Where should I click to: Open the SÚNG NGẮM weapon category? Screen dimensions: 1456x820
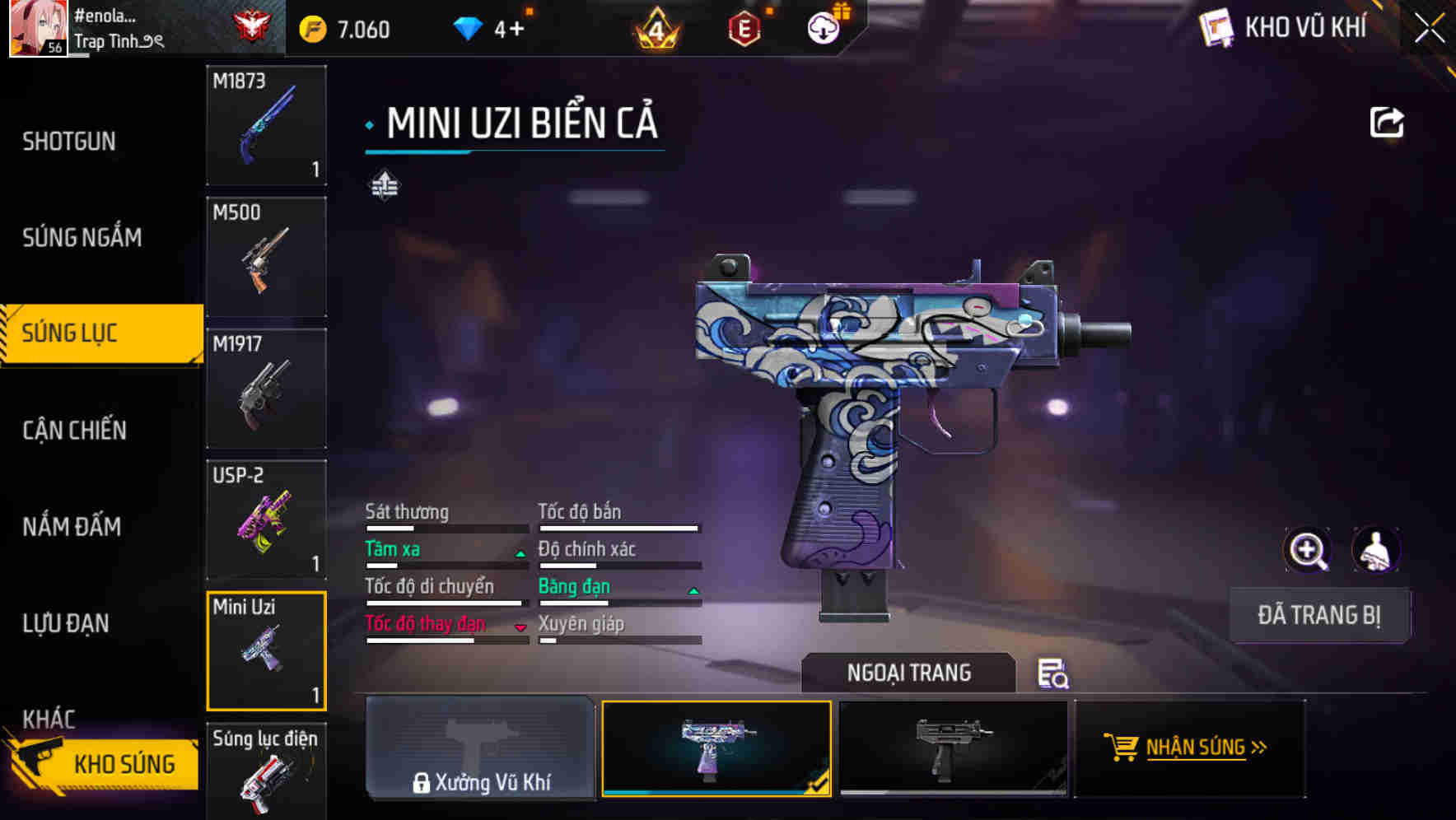(82, 238)
